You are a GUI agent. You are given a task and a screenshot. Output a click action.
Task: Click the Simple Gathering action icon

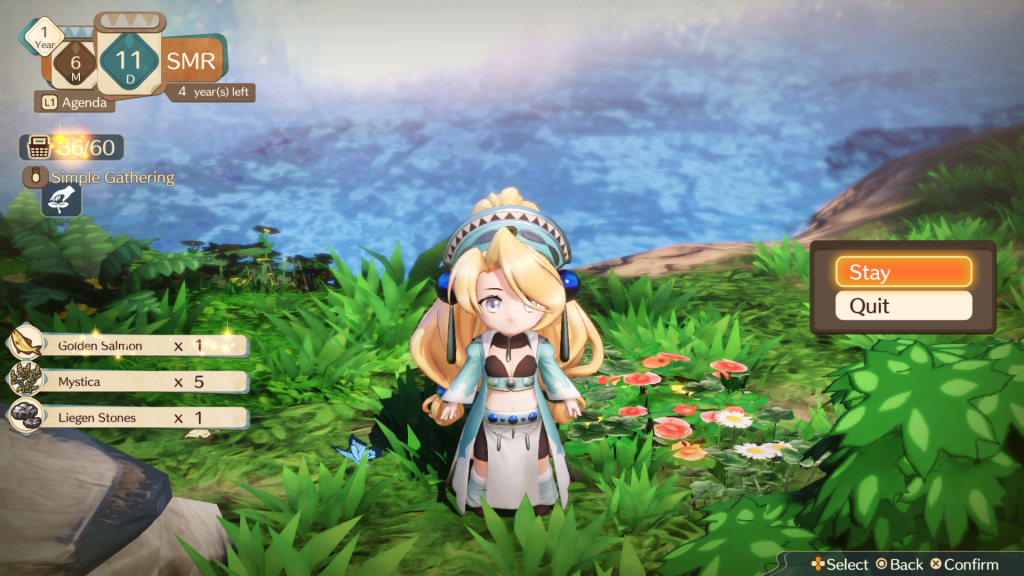click(x=60, y=200)
